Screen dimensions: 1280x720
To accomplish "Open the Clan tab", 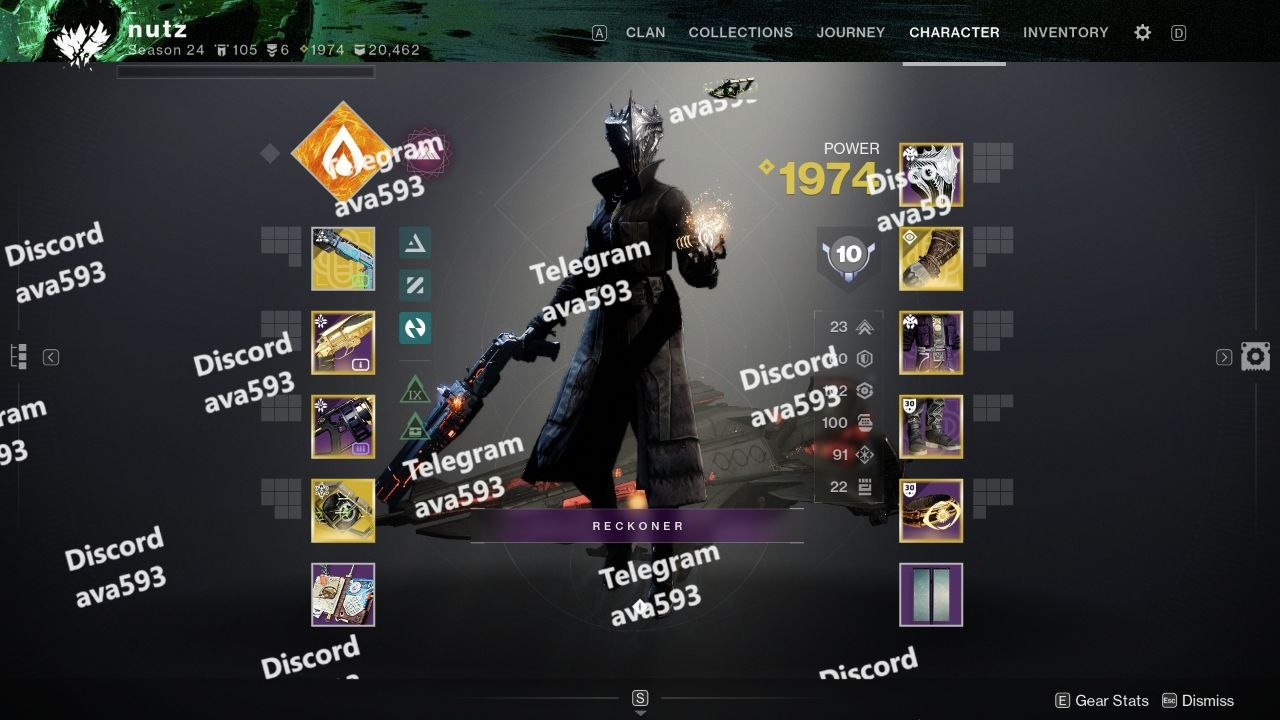I will point(645,32).
